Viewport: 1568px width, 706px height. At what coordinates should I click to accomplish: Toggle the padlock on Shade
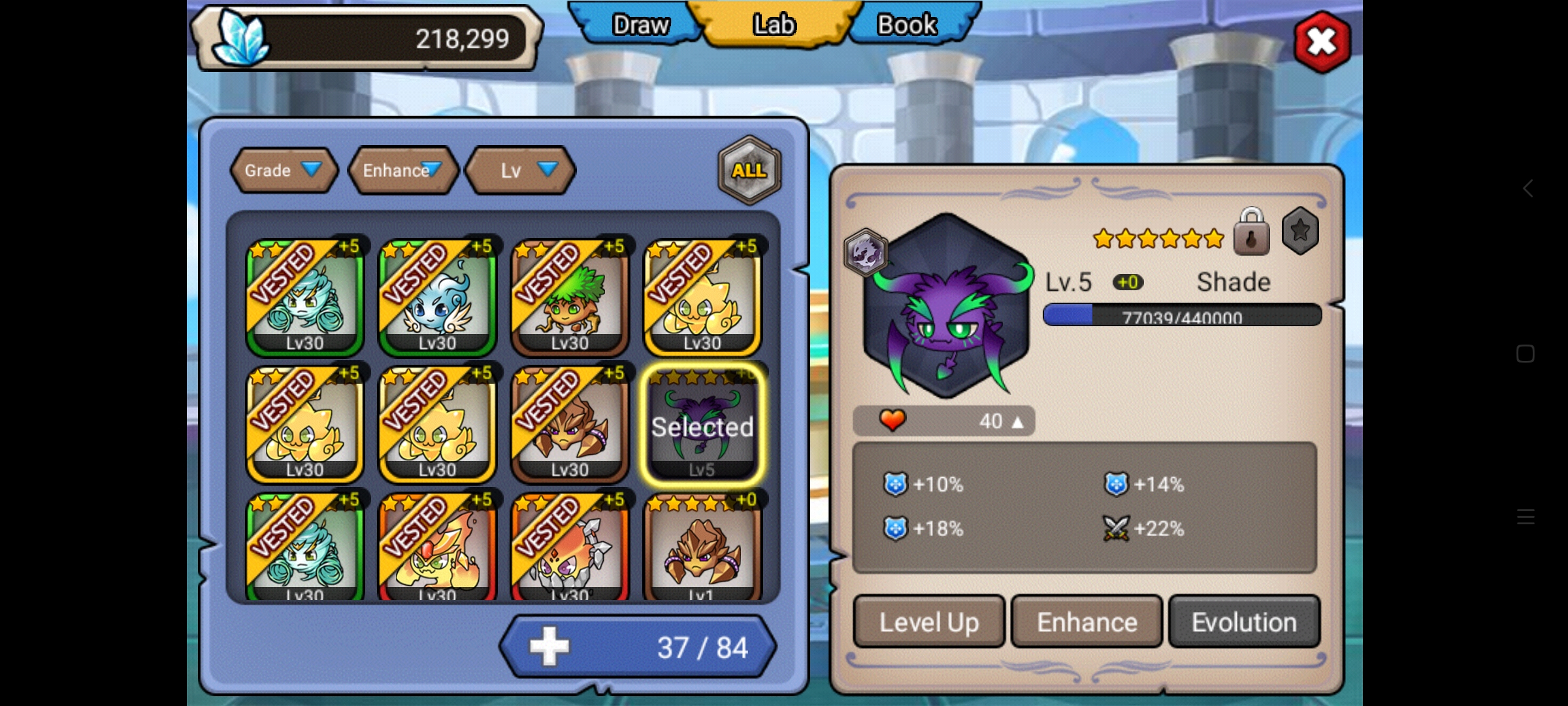pyautogui.click(x=1251, y=232)
